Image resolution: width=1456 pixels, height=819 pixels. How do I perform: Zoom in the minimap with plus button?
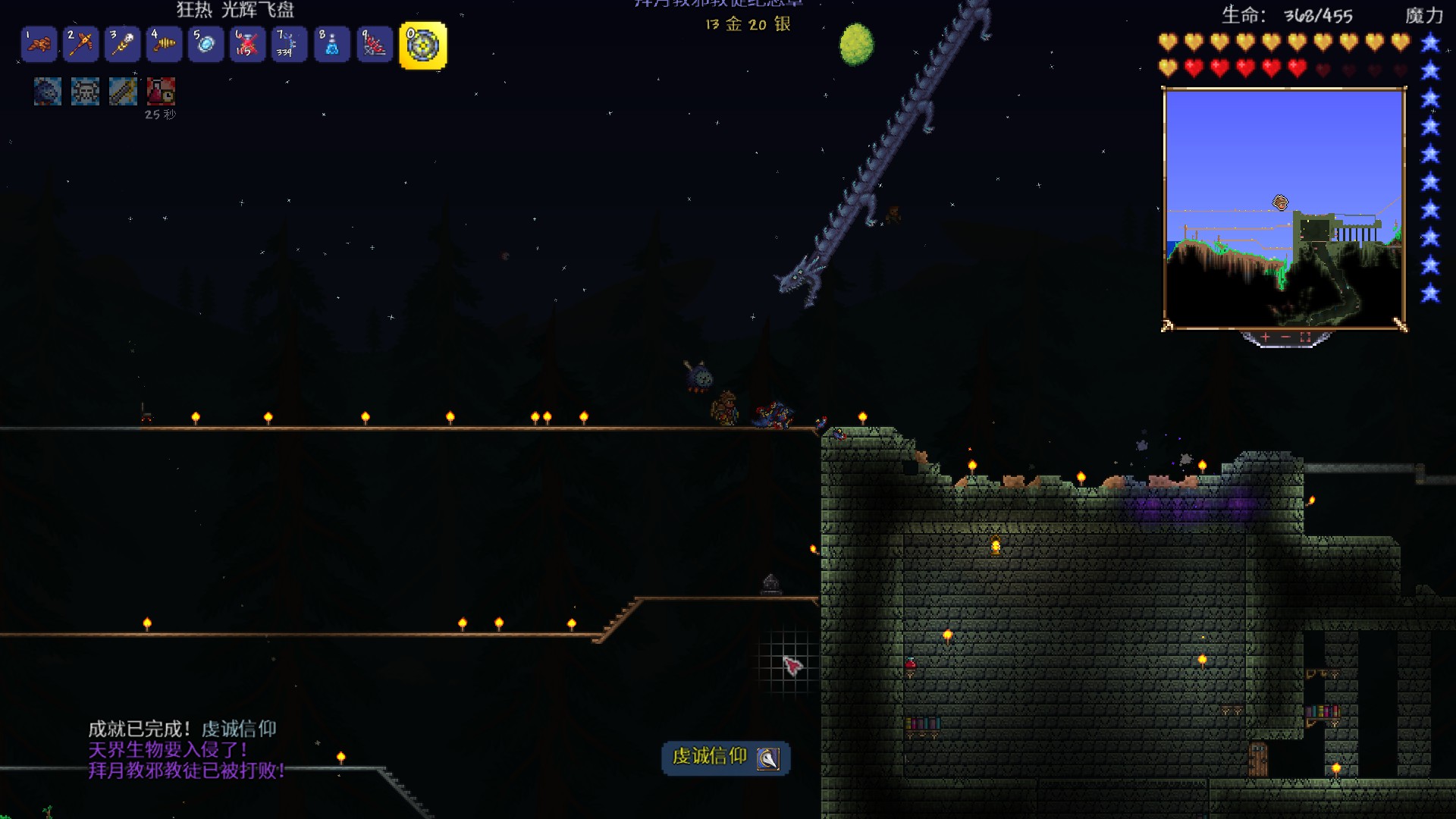[1266, 337]
